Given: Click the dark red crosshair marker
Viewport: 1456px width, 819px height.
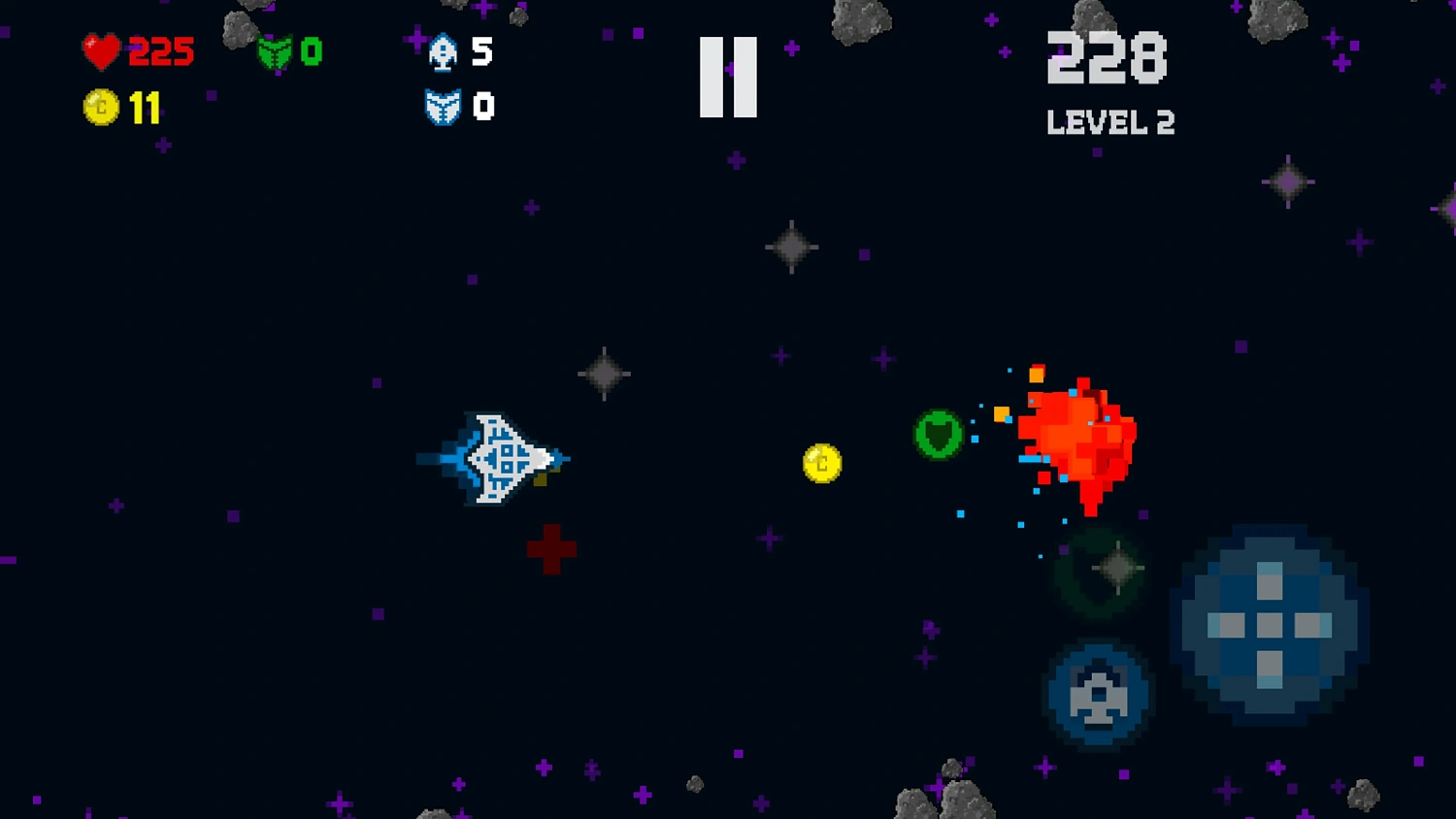Looking at the screenshot, I should point(551,548).
